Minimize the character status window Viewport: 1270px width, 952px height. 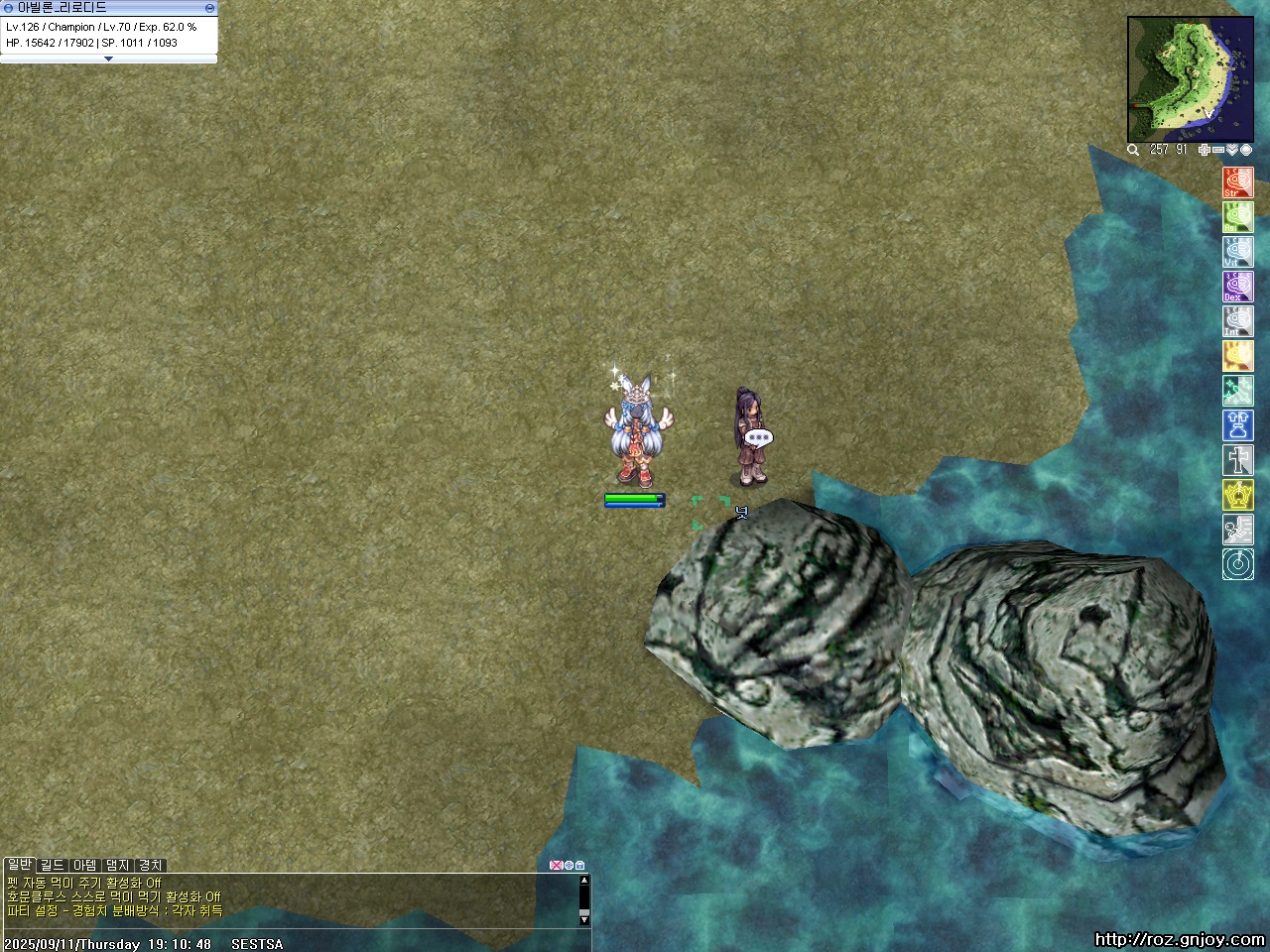pos(209,8)
